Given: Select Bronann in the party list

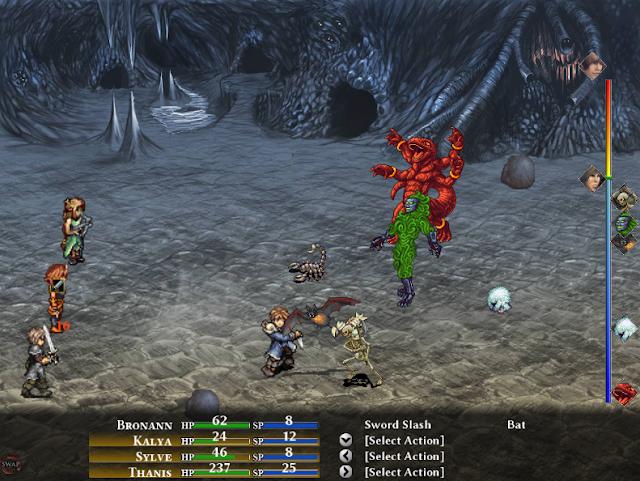Looking at the screenshot, I should click(x=145, y=424).
